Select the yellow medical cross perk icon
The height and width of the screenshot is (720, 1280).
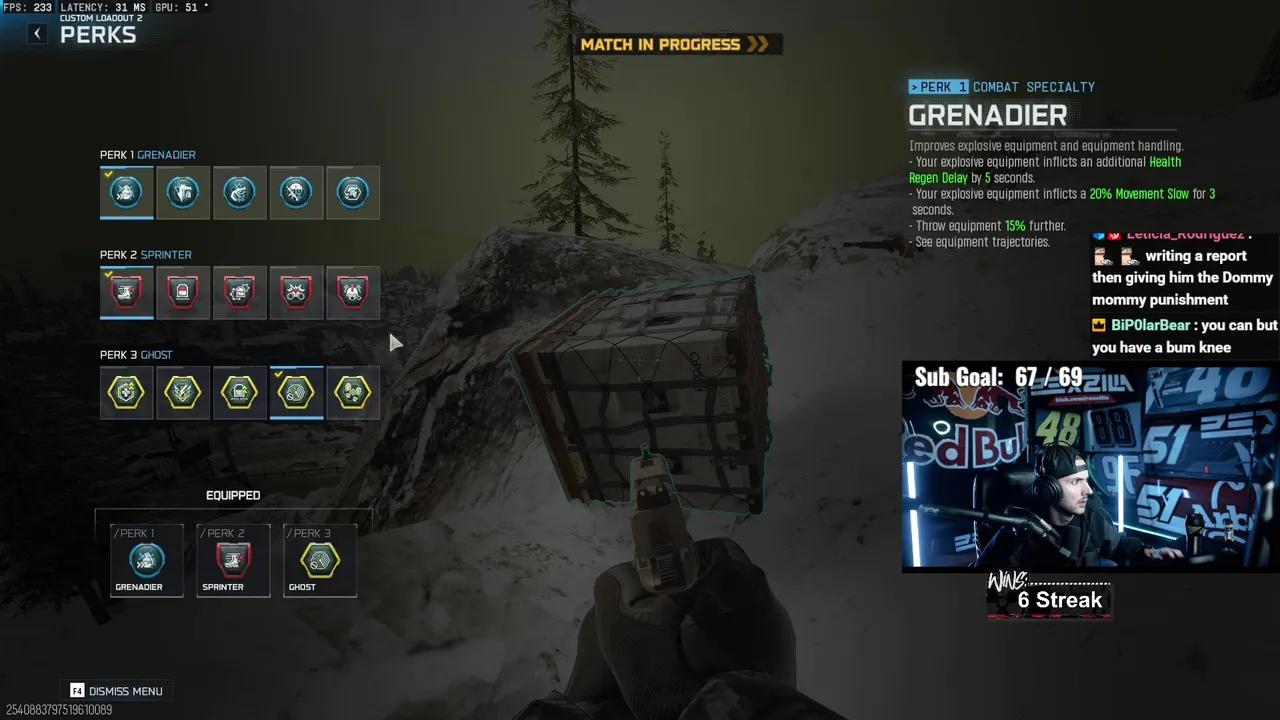point(126,392)
